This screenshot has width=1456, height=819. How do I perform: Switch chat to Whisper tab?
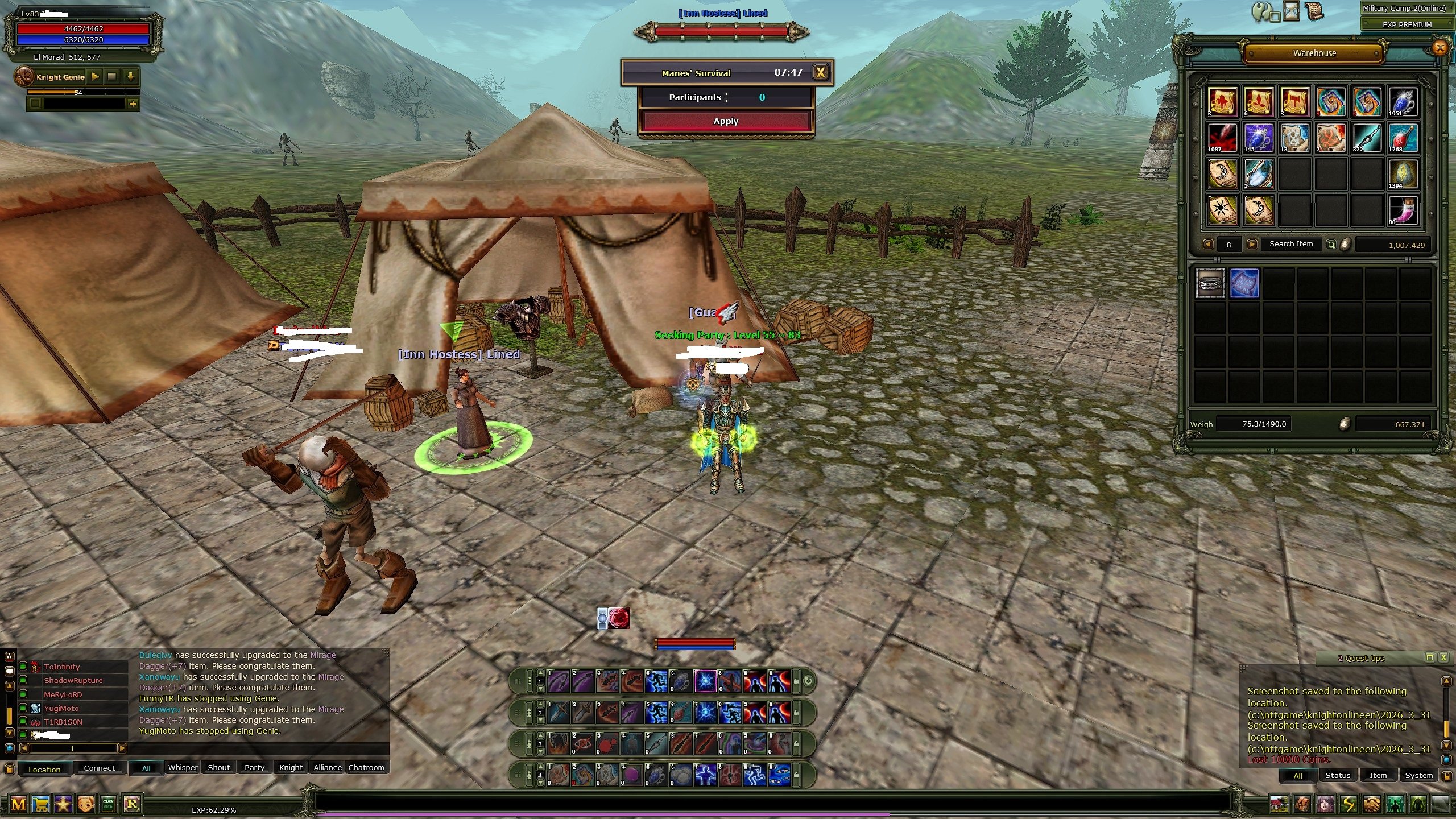coord(183,768)
